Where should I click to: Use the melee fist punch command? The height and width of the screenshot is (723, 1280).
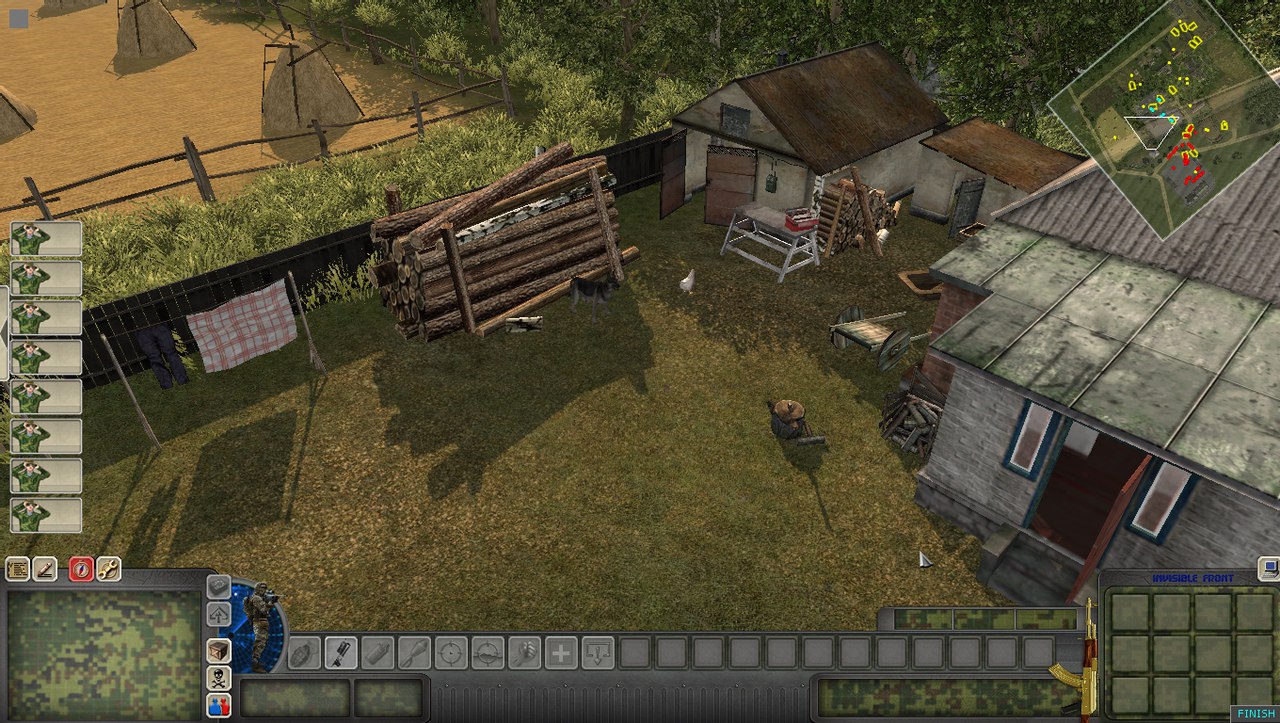tap(523, 653)
